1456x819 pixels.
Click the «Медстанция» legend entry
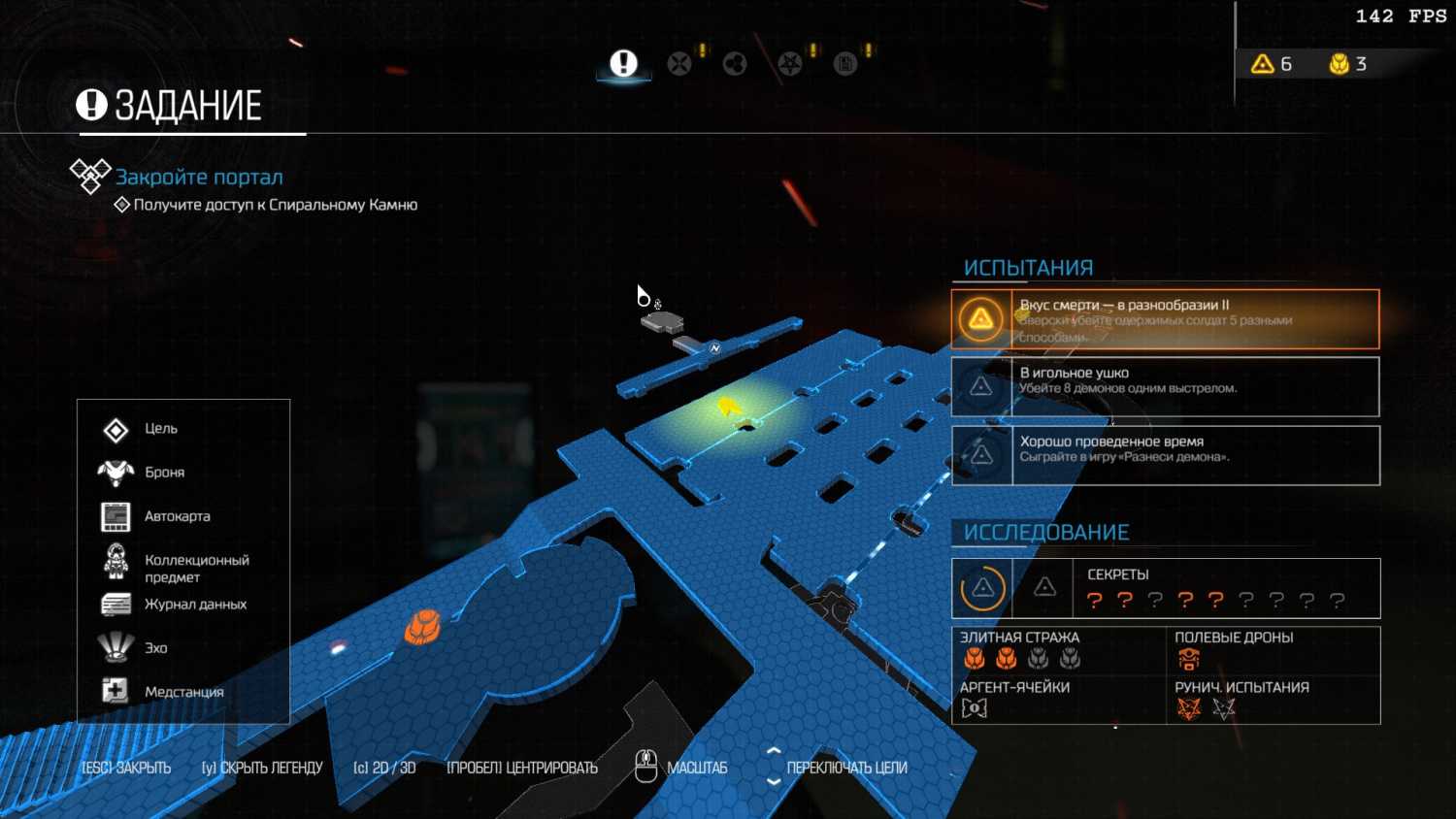click(183, 692)
